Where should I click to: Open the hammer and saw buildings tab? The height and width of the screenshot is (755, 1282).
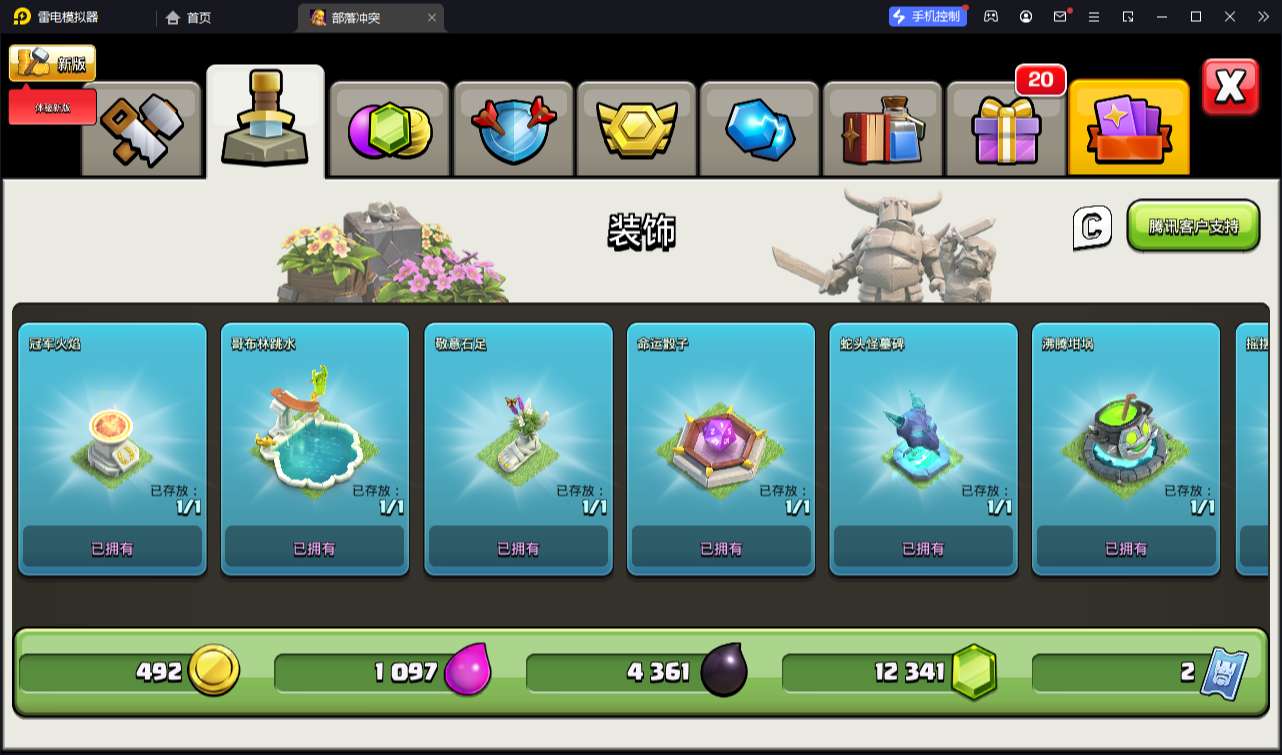142,130
